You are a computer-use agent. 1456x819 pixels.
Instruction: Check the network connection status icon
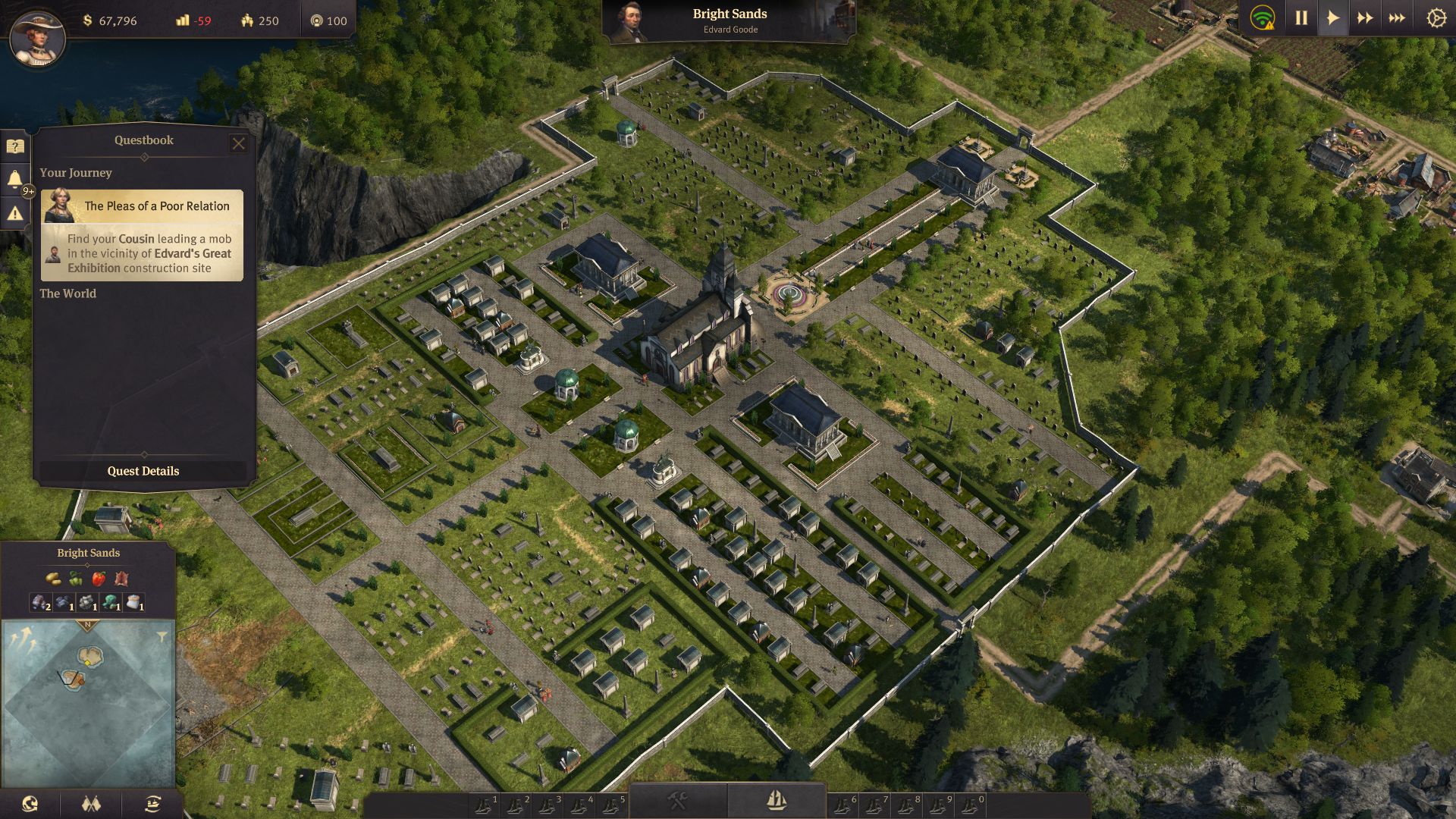(x=1263, y=18)
